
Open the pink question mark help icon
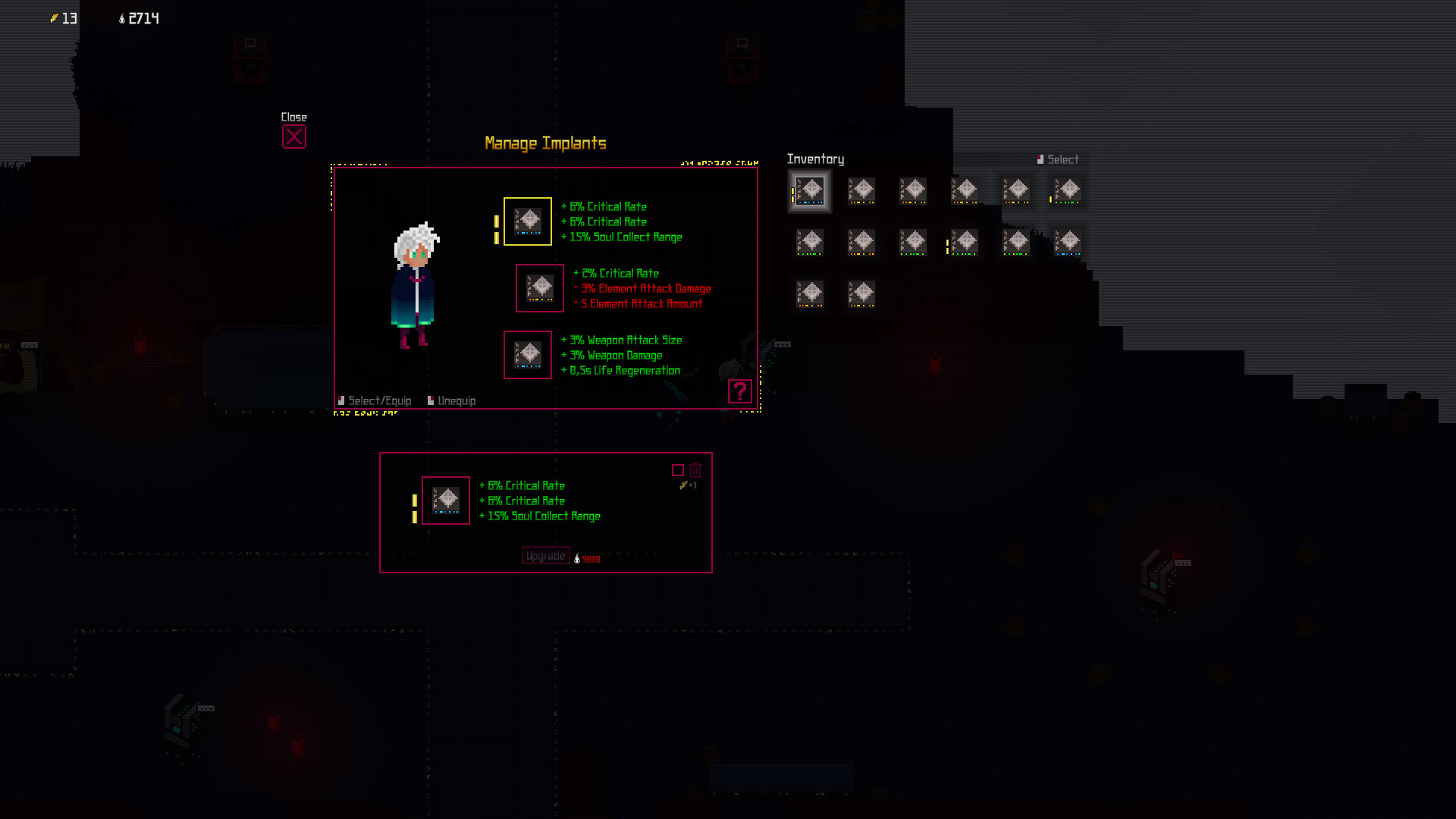click(x=740, y=391)
